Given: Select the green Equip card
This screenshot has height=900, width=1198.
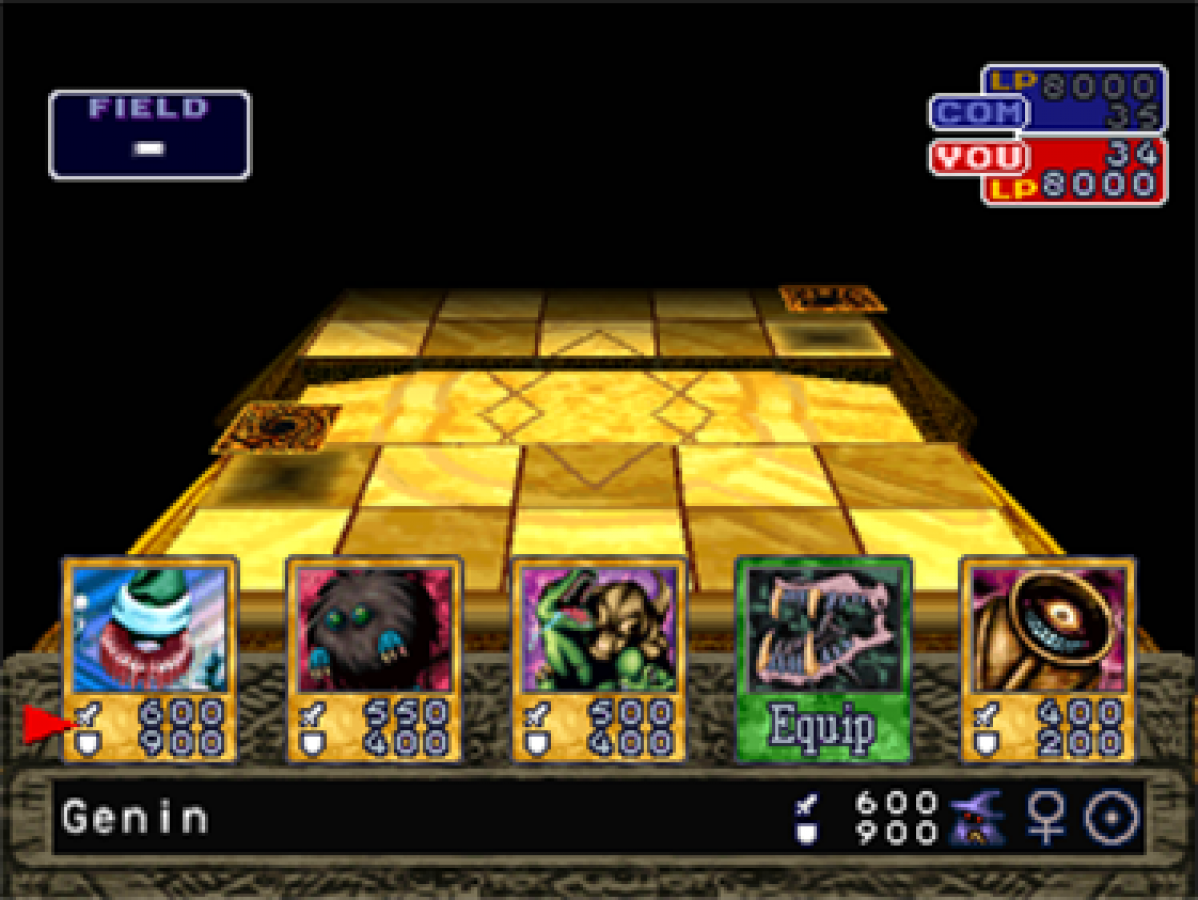Looking at the screenshot, I should pyautogui.click(x=823, y=658).
